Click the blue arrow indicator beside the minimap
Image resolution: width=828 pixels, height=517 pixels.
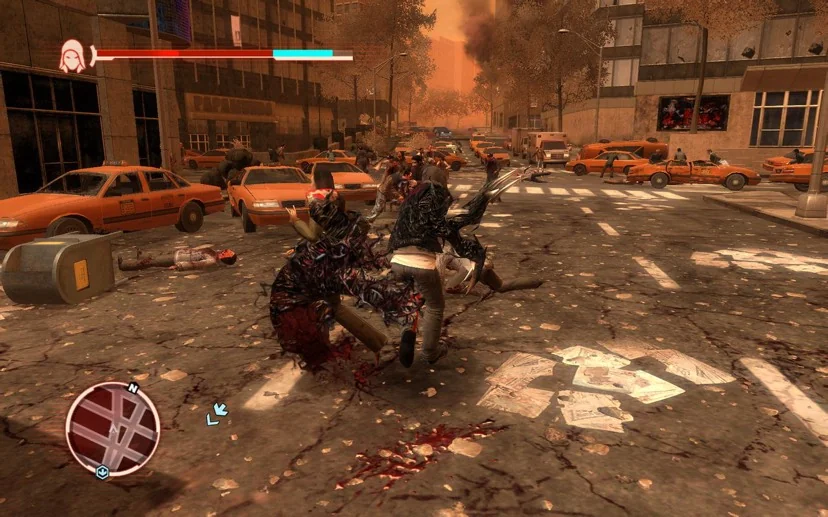point(216,412)
